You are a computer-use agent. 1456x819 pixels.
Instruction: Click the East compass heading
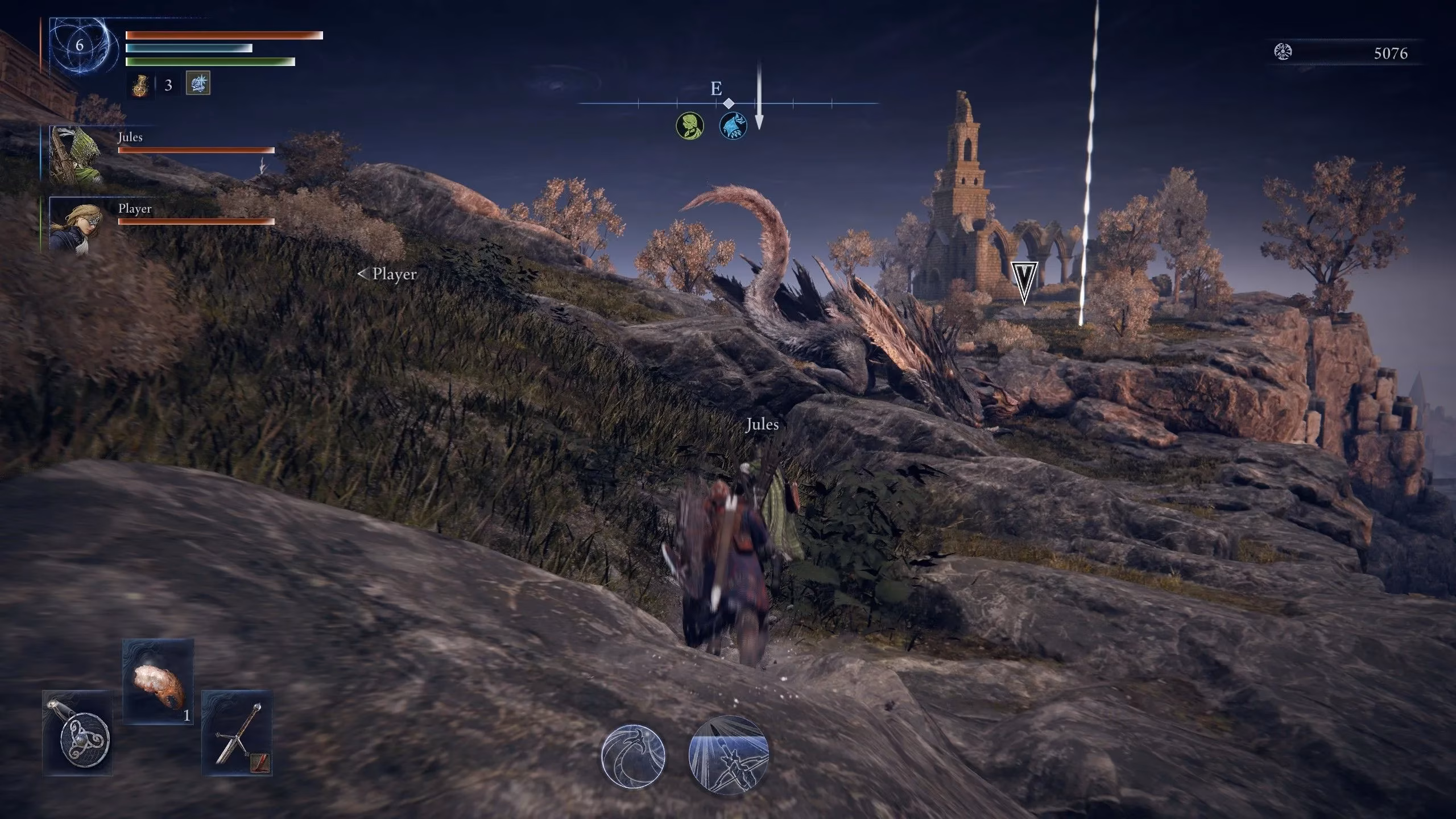point(716,89)
